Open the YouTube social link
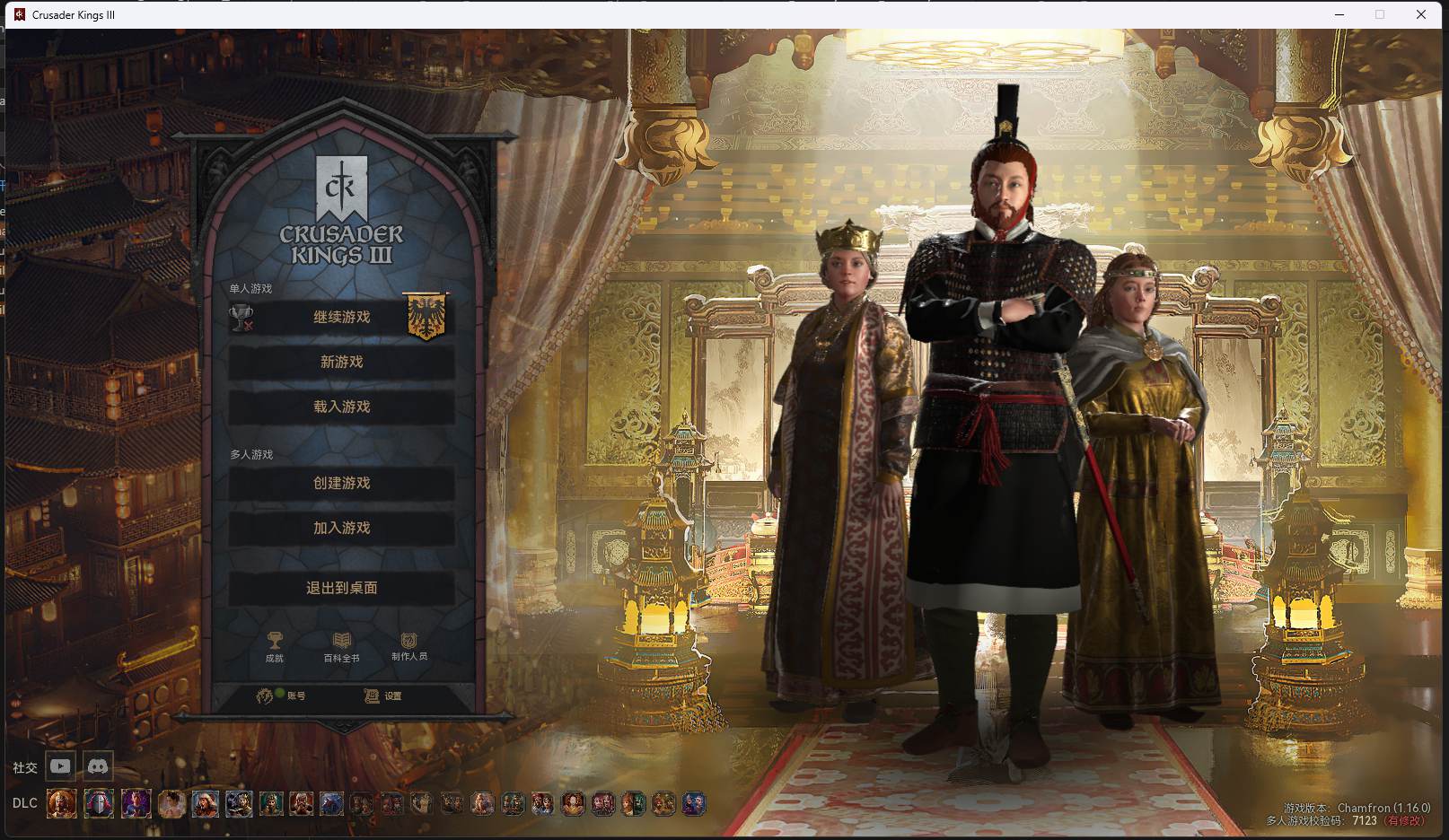Image resolution: width=1449 pixels, height=840 pixels. (x=60, y=766)
